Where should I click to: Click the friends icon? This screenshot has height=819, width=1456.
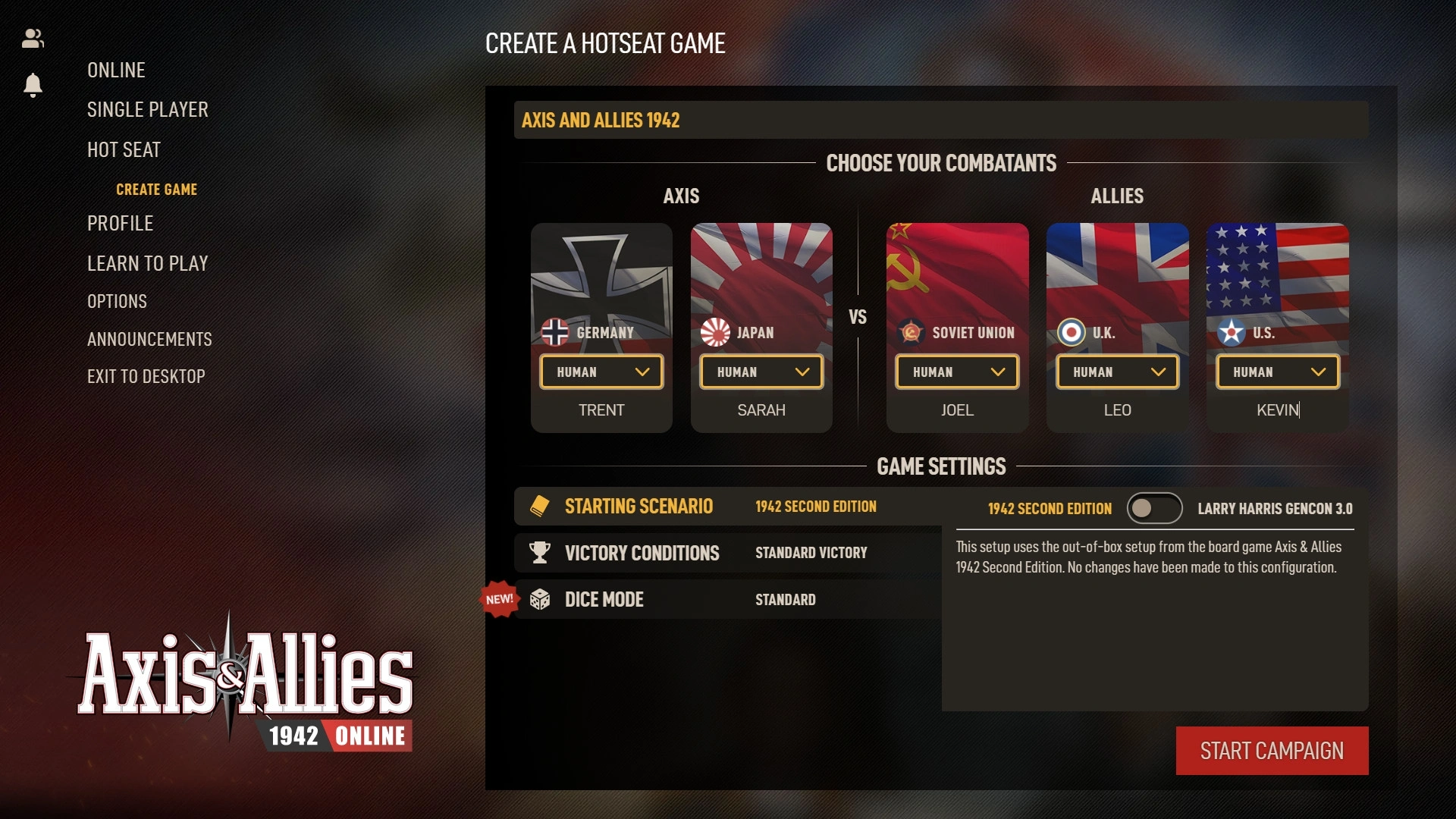33,39
